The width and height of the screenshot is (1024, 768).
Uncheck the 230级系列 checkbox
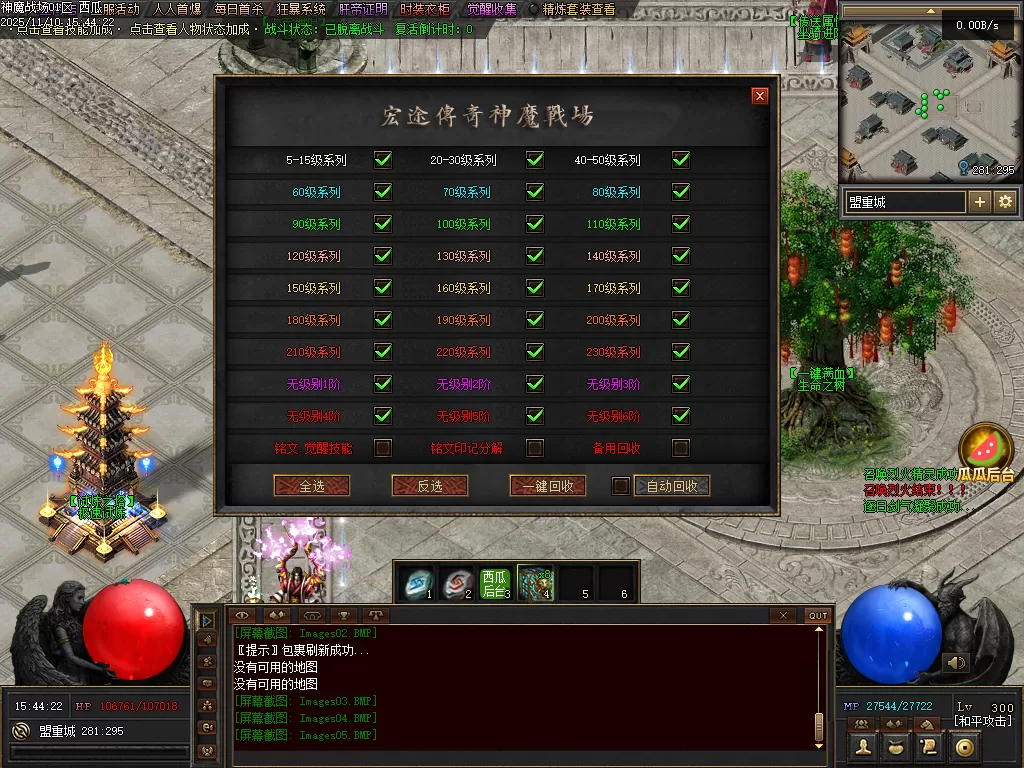[x=681, y=352]
